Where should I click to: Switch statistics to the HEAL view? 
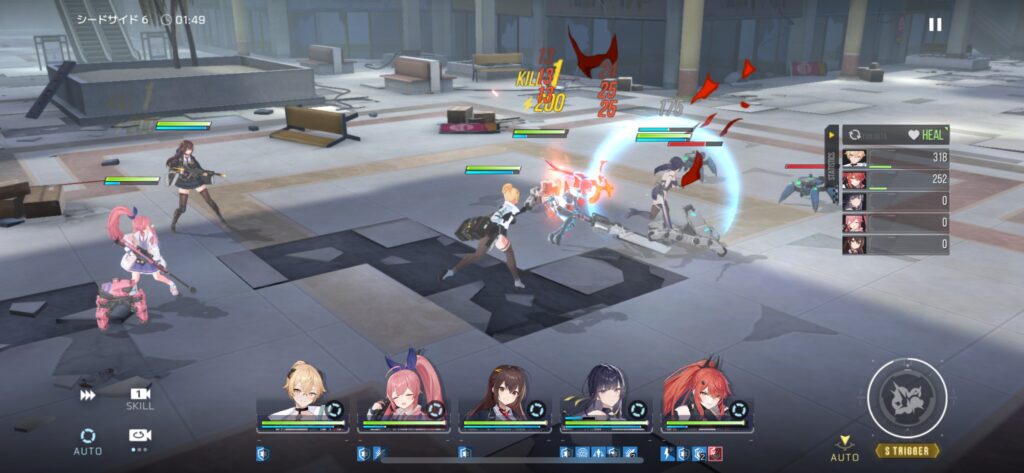pos(922,135)
